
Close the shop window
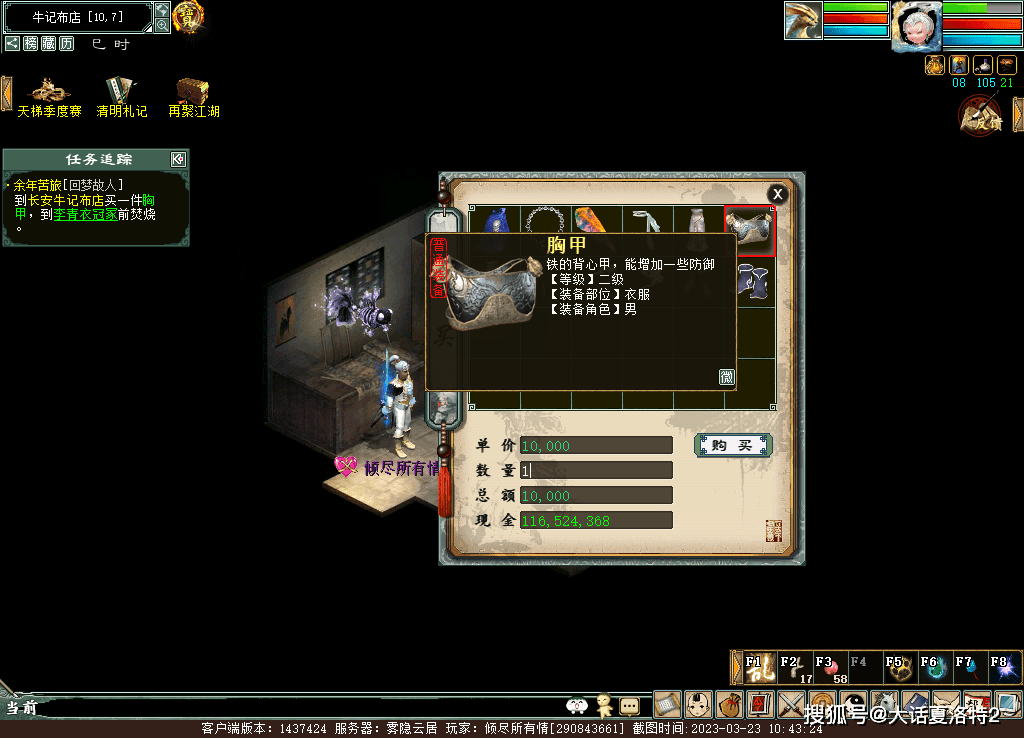777,194
